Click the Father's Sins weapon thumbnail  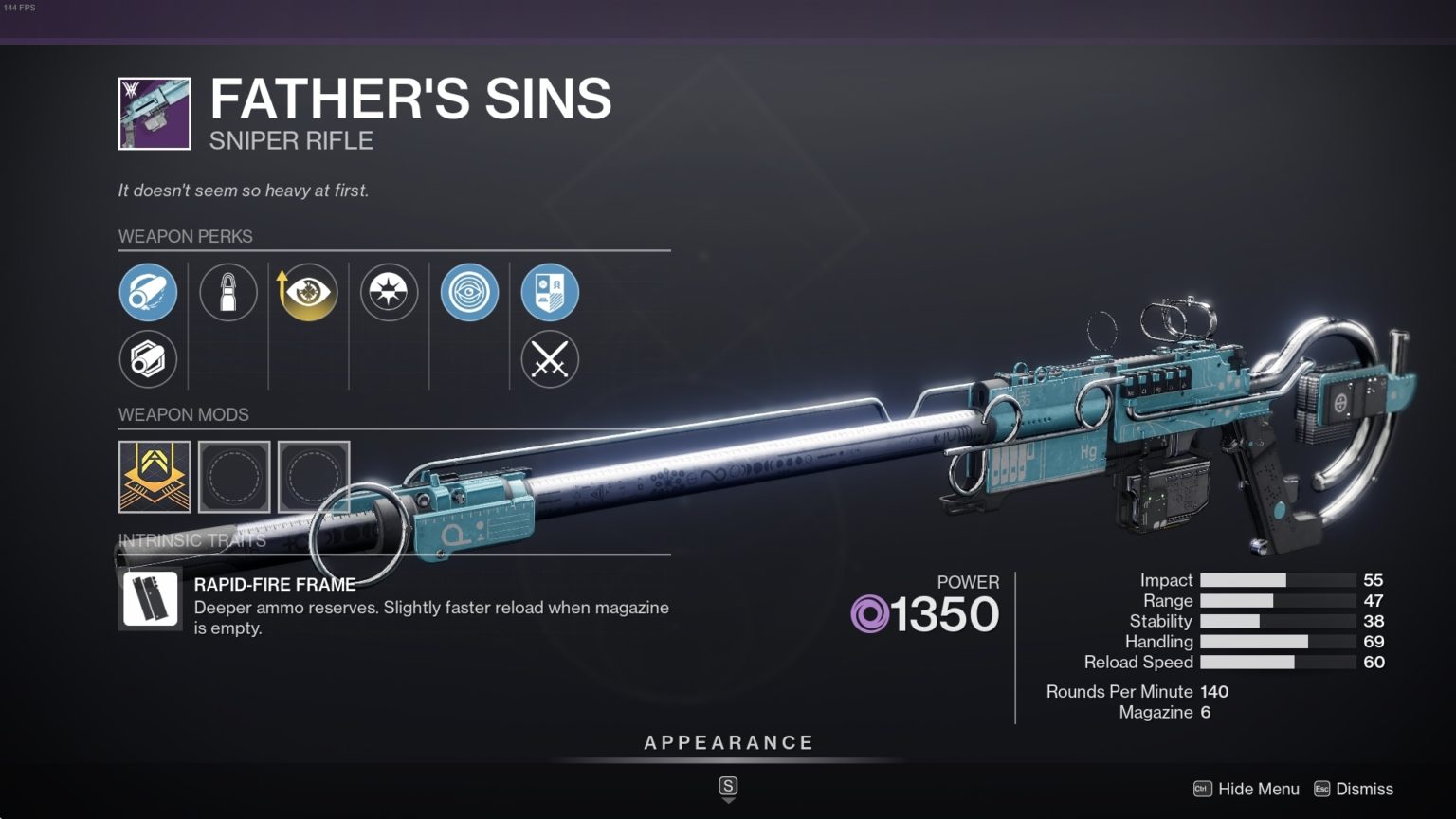(155, 114)
